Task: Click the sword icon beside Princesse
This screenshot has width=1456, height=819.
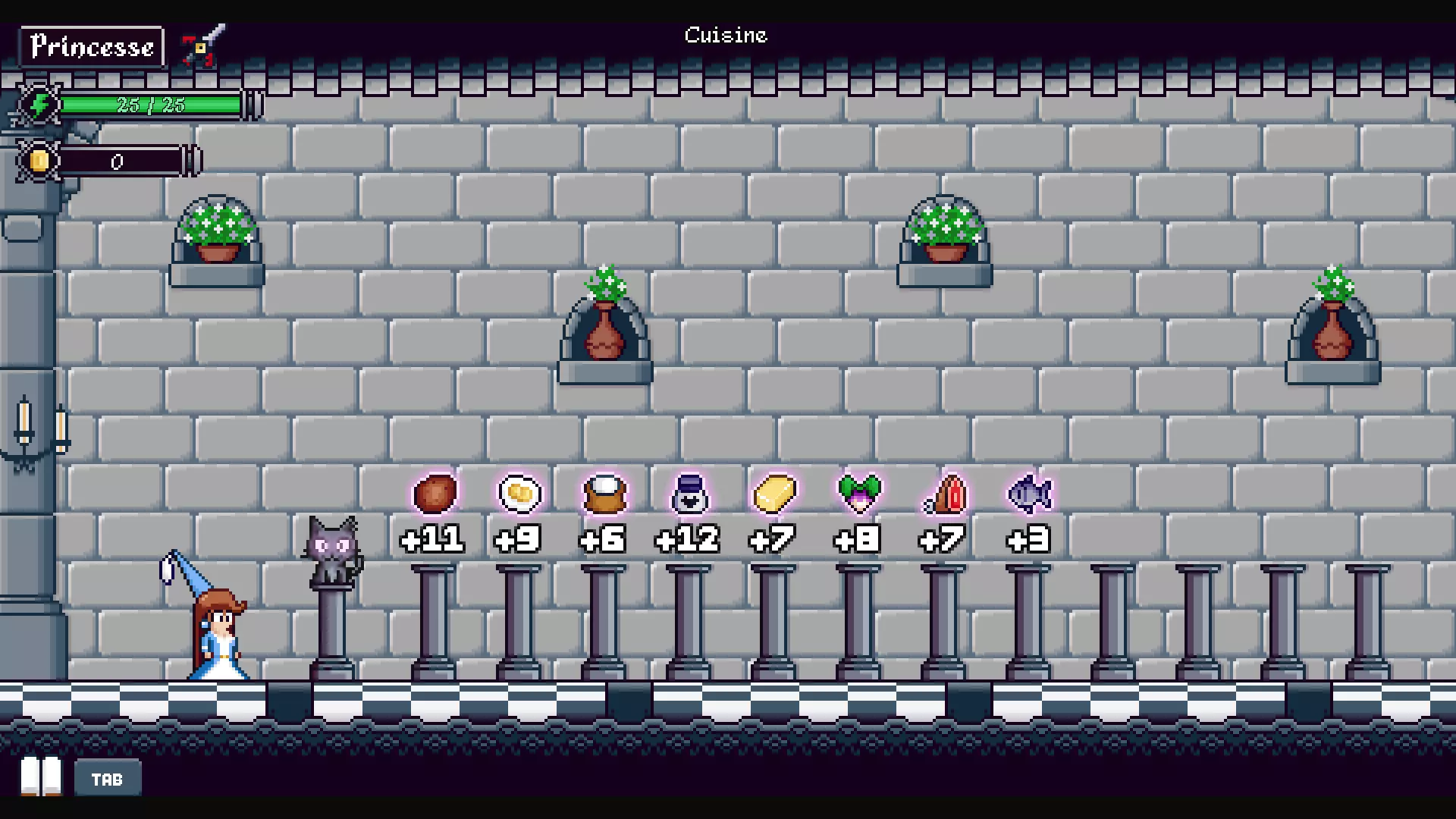Action: coord(204,45)
